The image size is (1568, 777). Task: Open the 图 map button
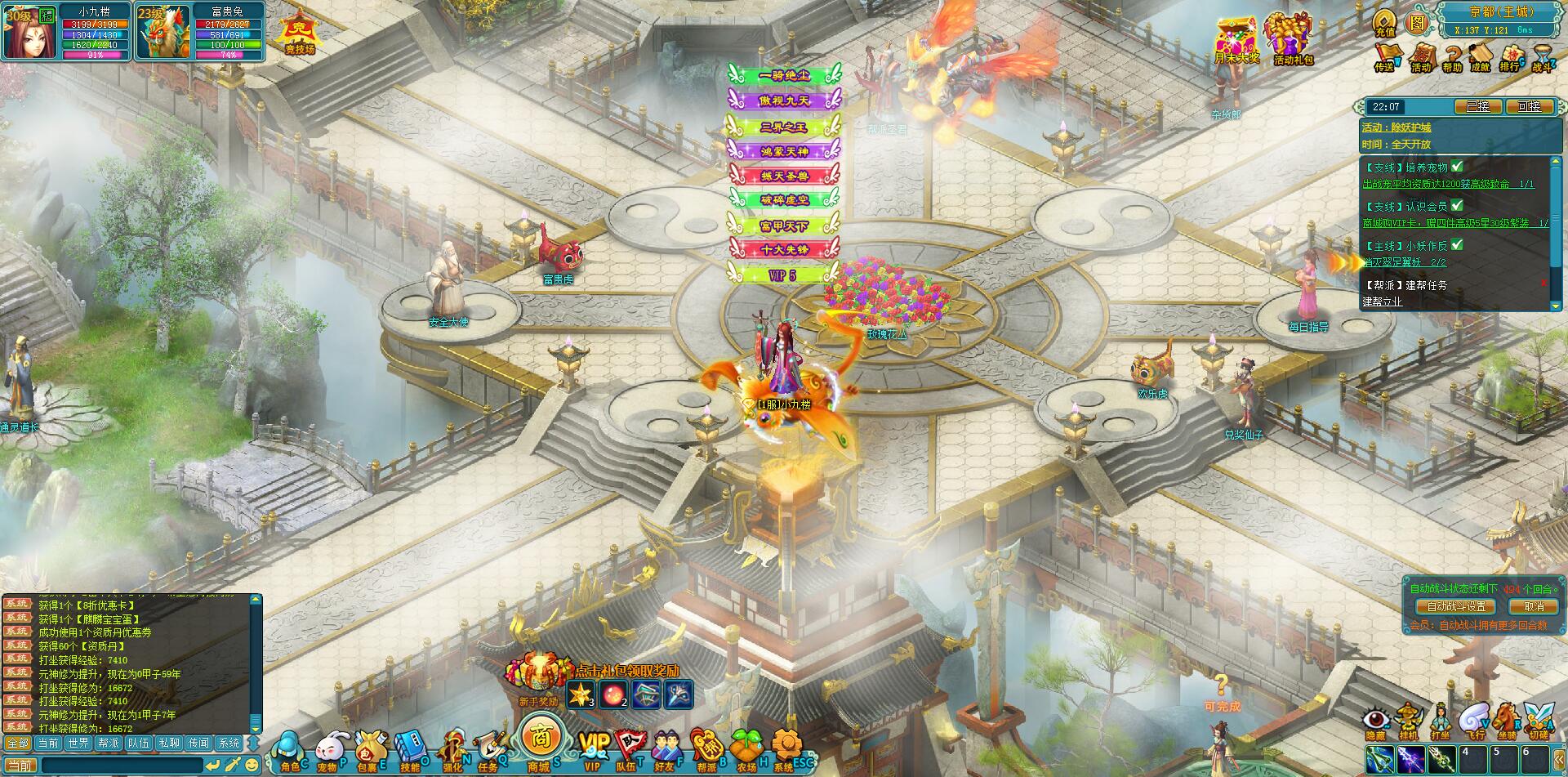point(1416,22)
